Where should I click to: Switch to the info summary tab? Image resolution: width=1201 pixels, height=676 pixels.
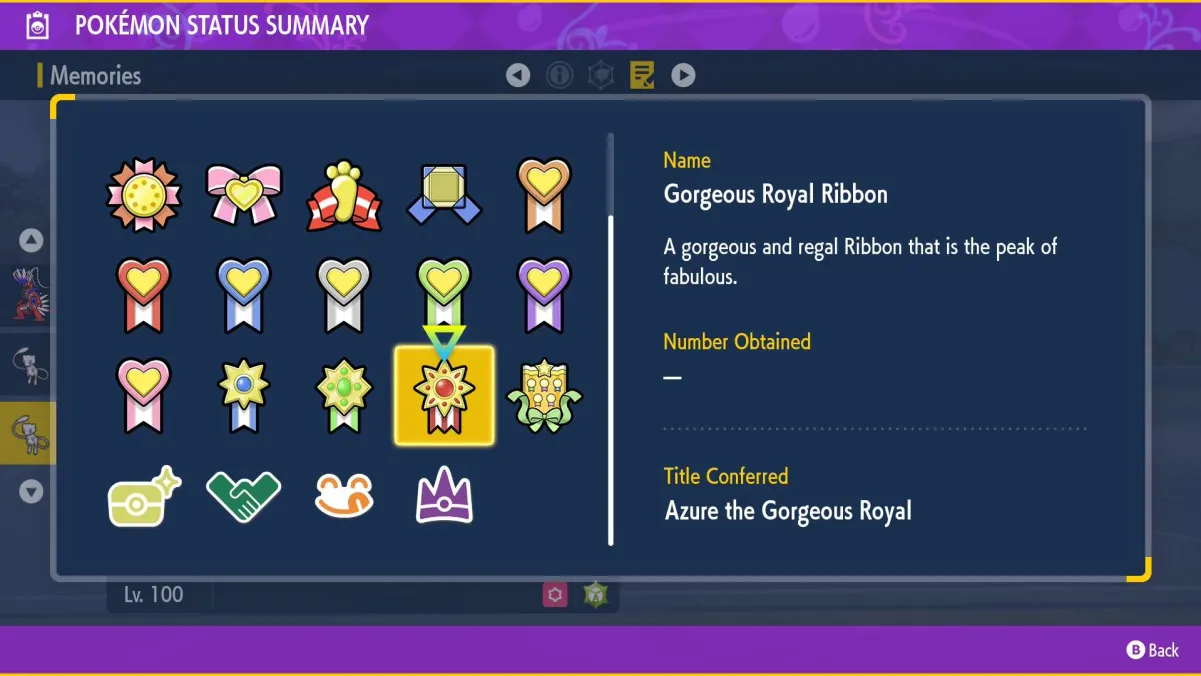click(x=559, y=75)
